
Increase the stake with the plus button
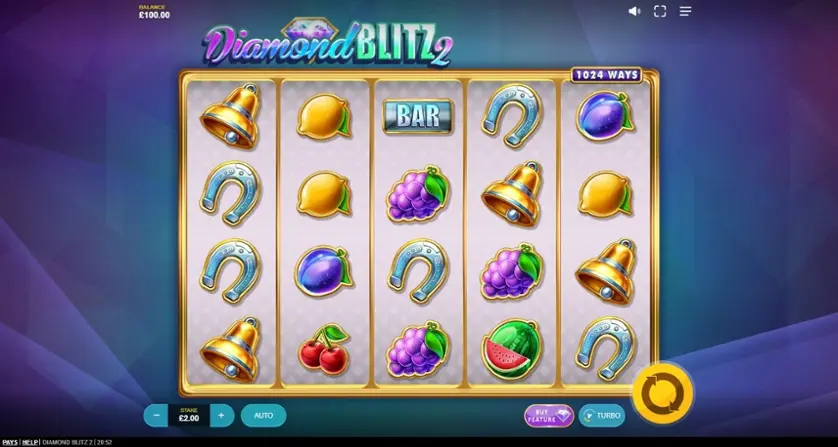tap(222, 415)
